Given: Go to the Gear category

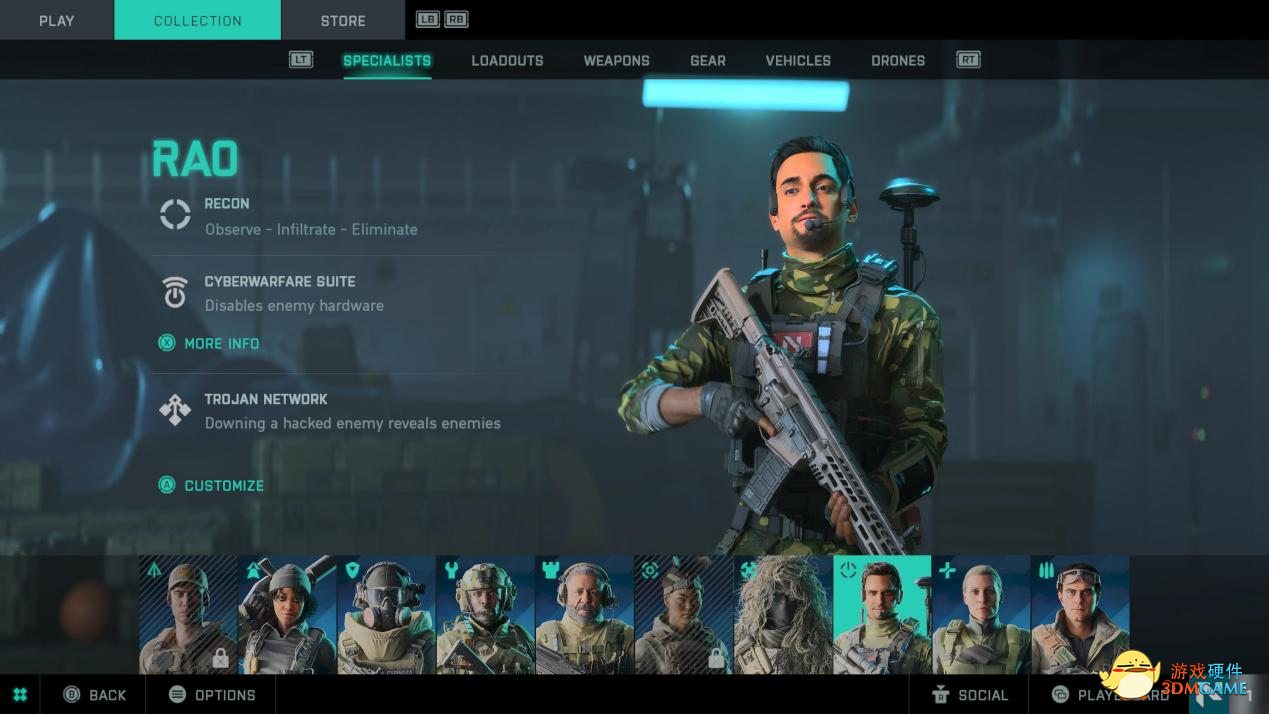Looking at the screenshot, I should click(707, 61).
